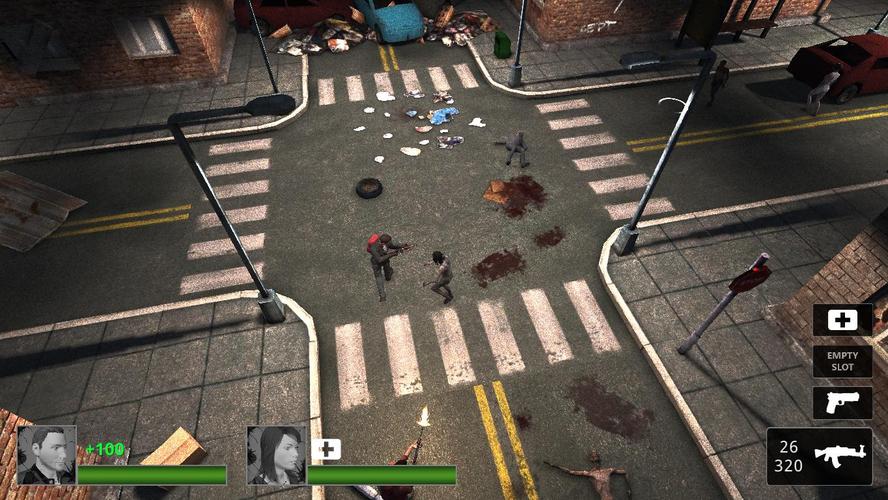
Task: Select the assault rifle weapon slot
Action: [x=819, y=456]
